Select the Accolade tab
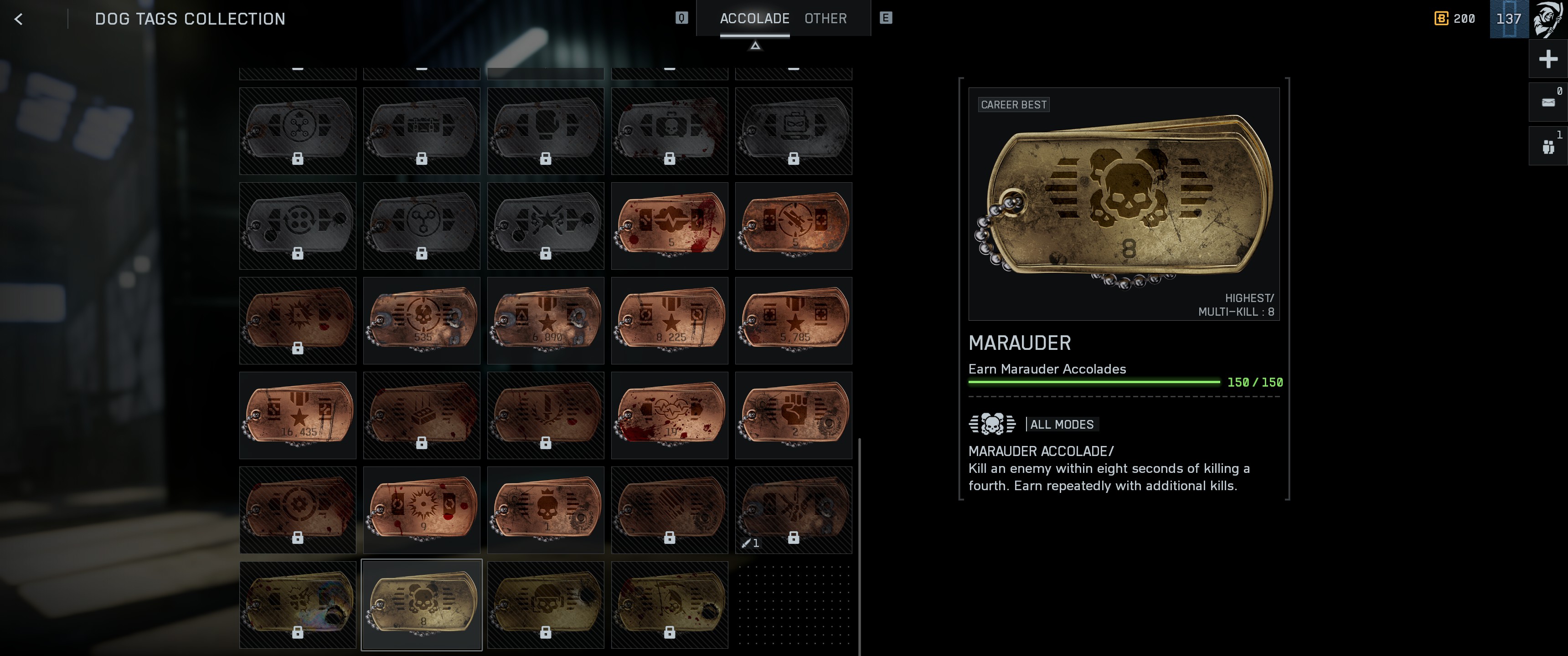The image size is (1568, 656). pyautogui.click(x=754, y=19)
